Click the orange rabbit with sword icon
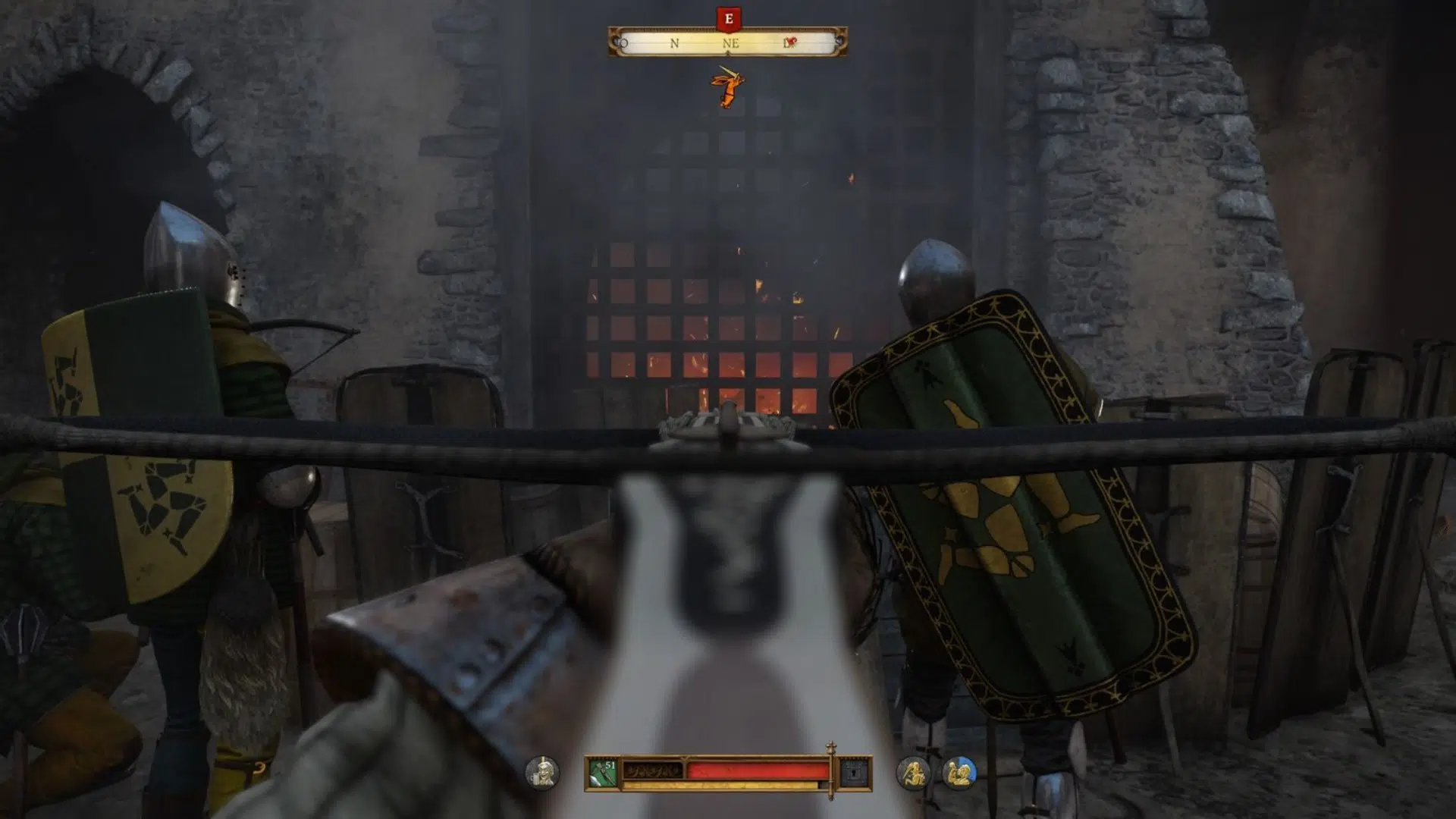Viewport: 1456px width, 819px height. (726, 88)
